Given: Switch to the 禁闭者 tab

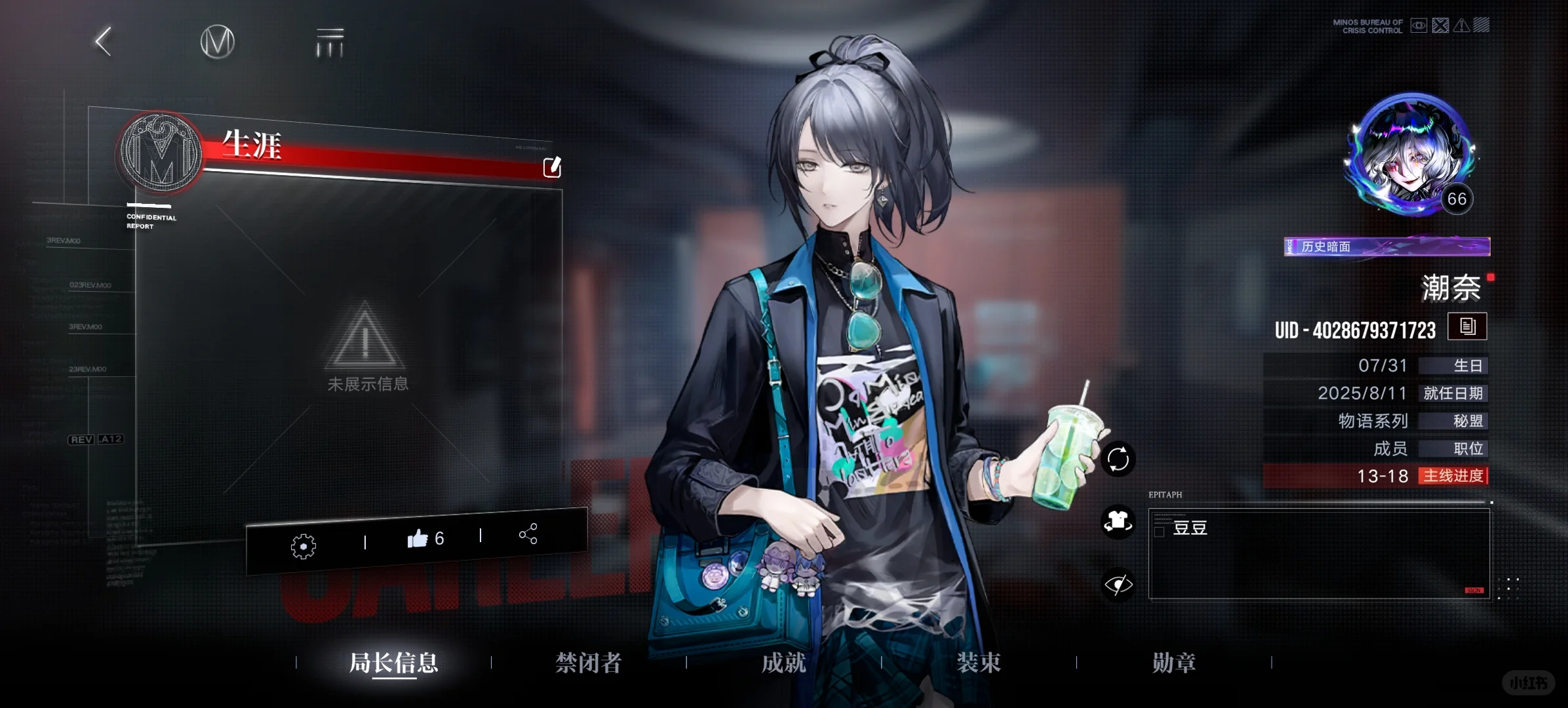Looking at the screenshot, I should (588, 663).
